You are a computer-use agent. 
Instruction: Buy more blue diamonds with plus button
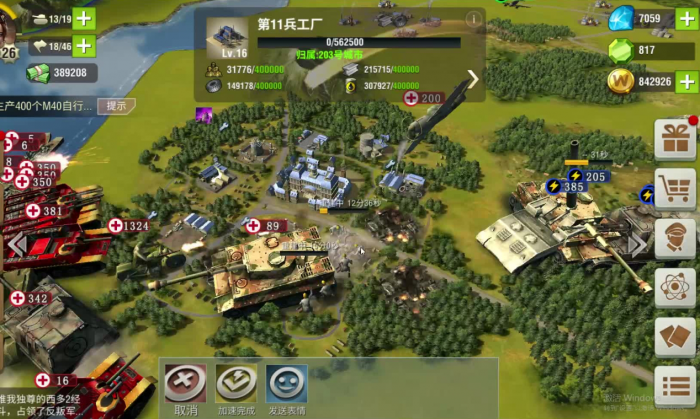pyautogui.click(x=687, y=19)
